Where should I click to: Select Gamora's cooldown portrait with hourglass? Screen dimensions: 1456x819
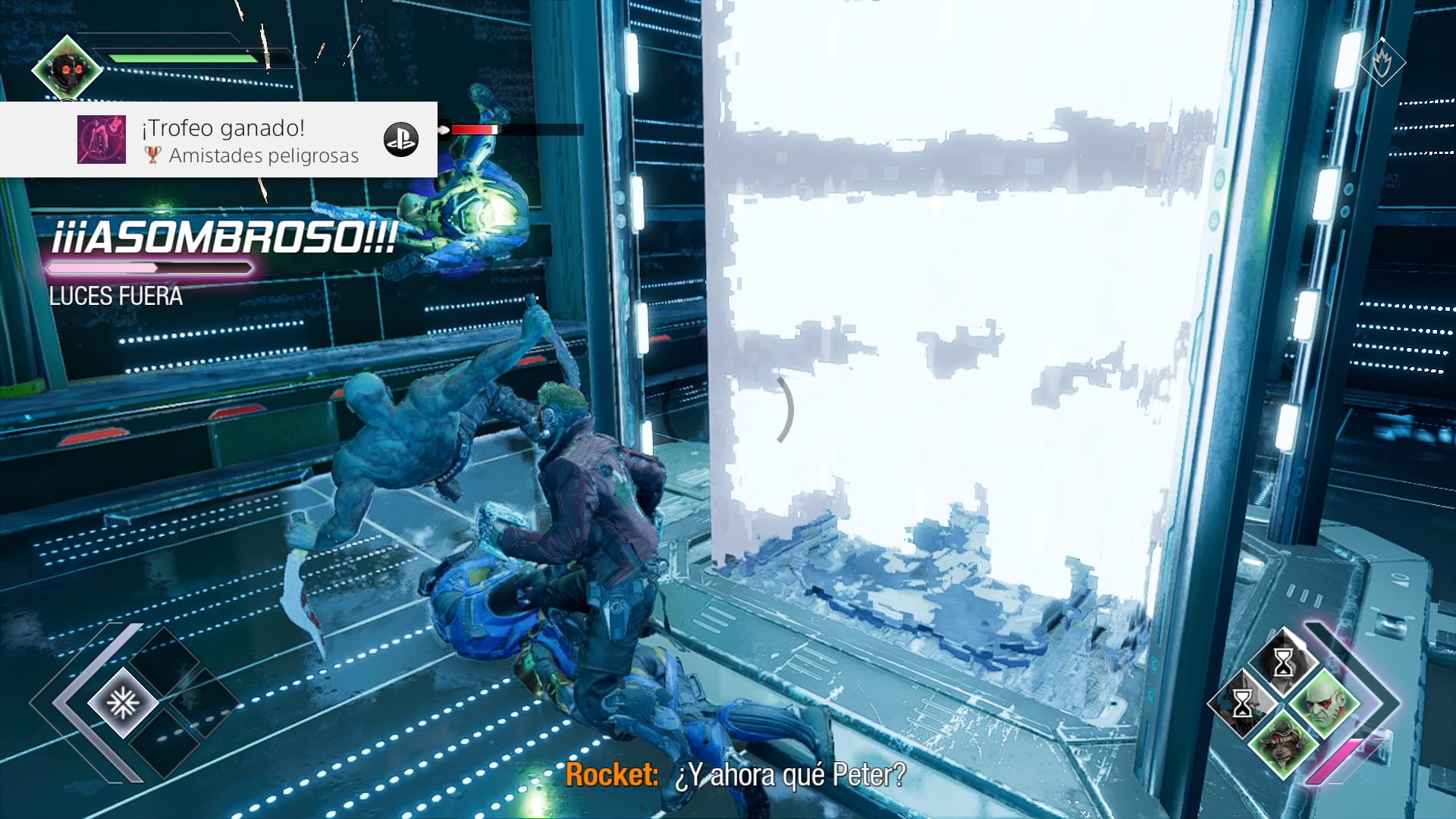pos(1283,663)
